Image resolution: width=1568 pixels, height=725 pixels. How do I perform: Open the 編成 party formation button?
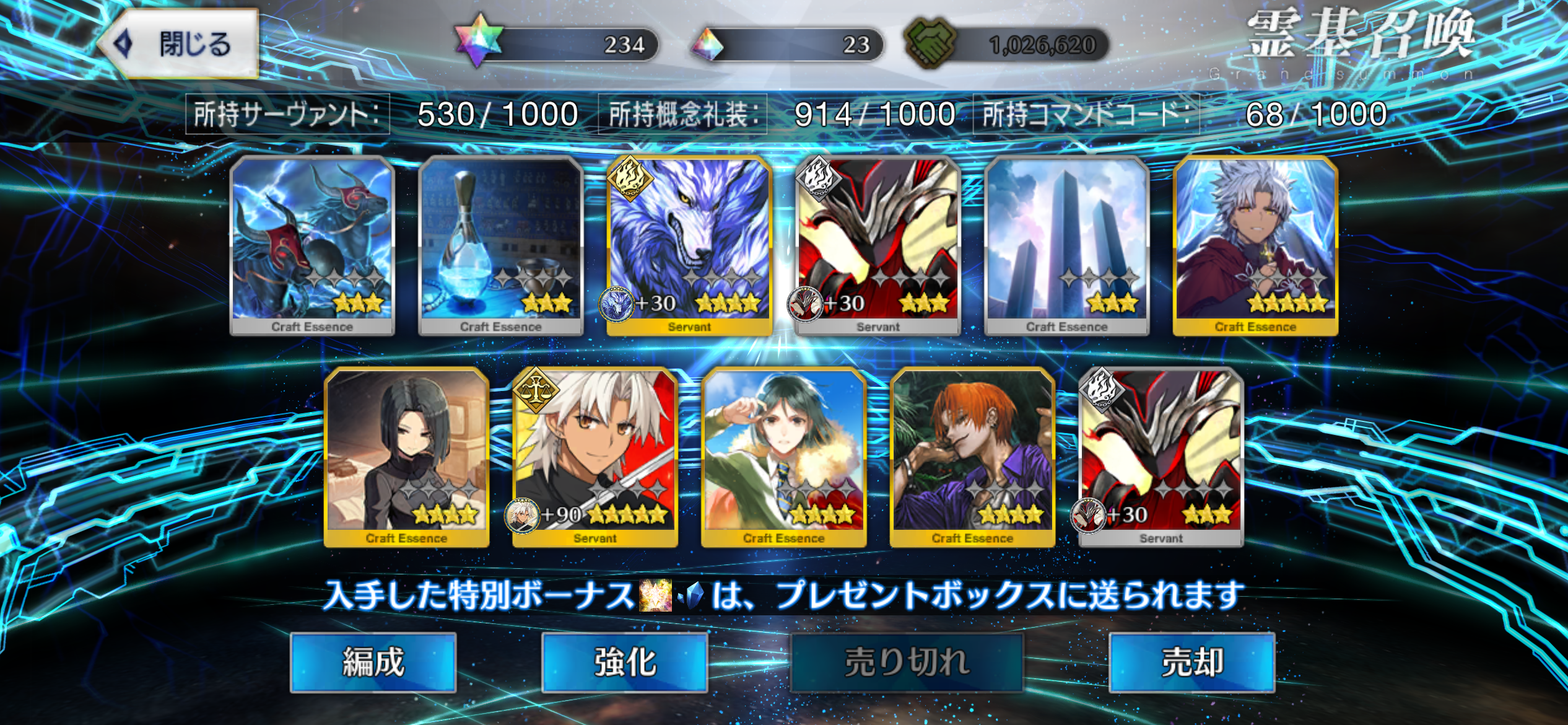[x=373, y=661]
